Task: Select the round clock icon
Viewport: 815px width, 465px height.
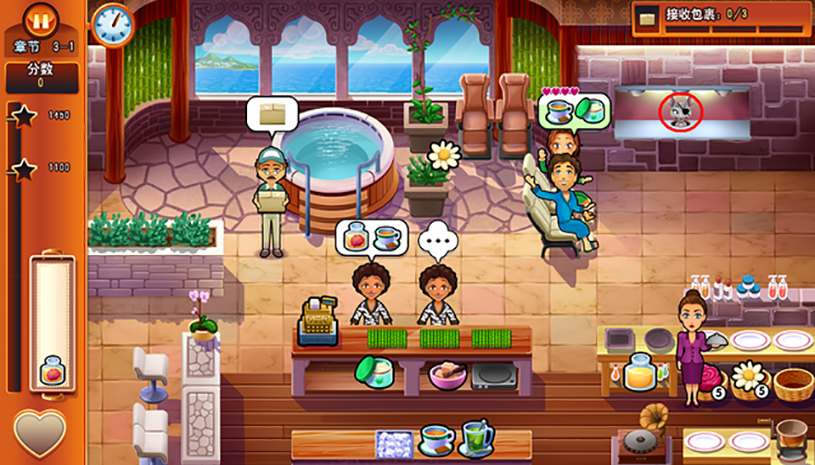Action: (112, 23)
